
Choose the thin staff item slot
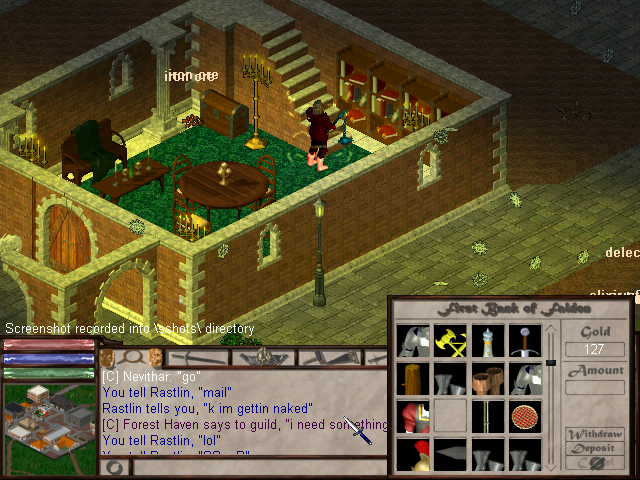487,416
